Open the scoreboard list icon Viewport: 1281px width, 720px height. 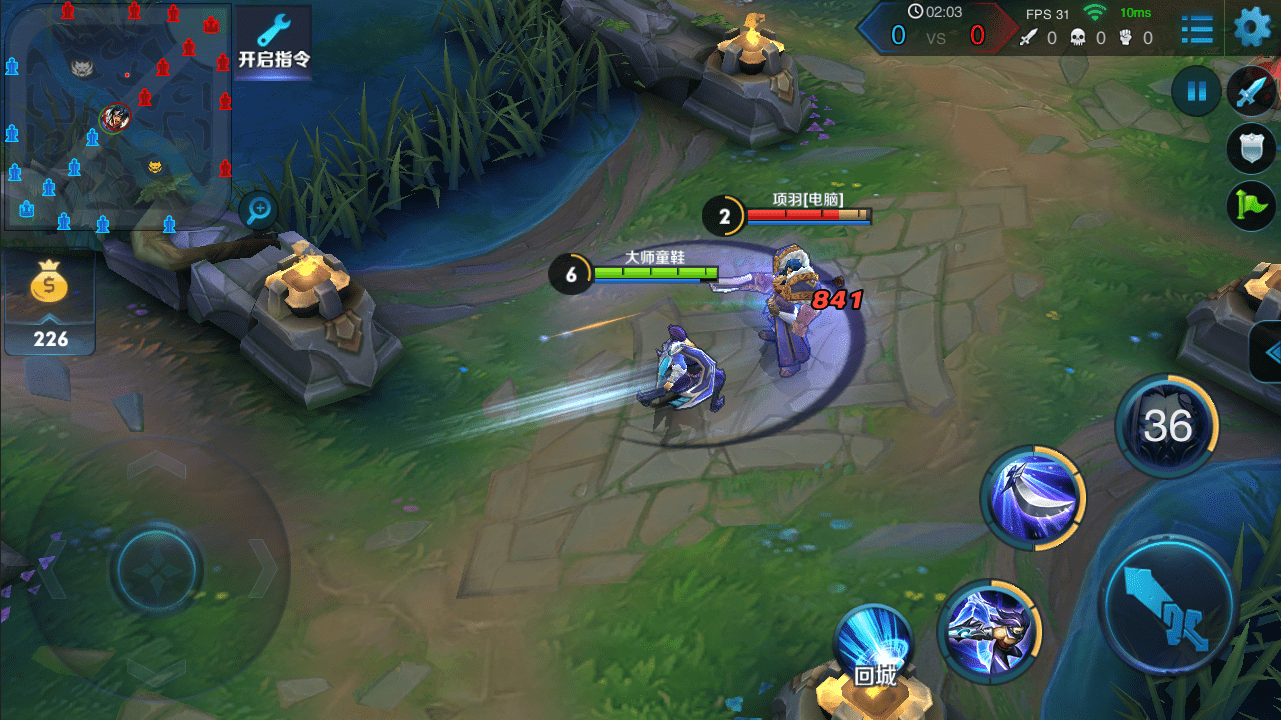1196,29
